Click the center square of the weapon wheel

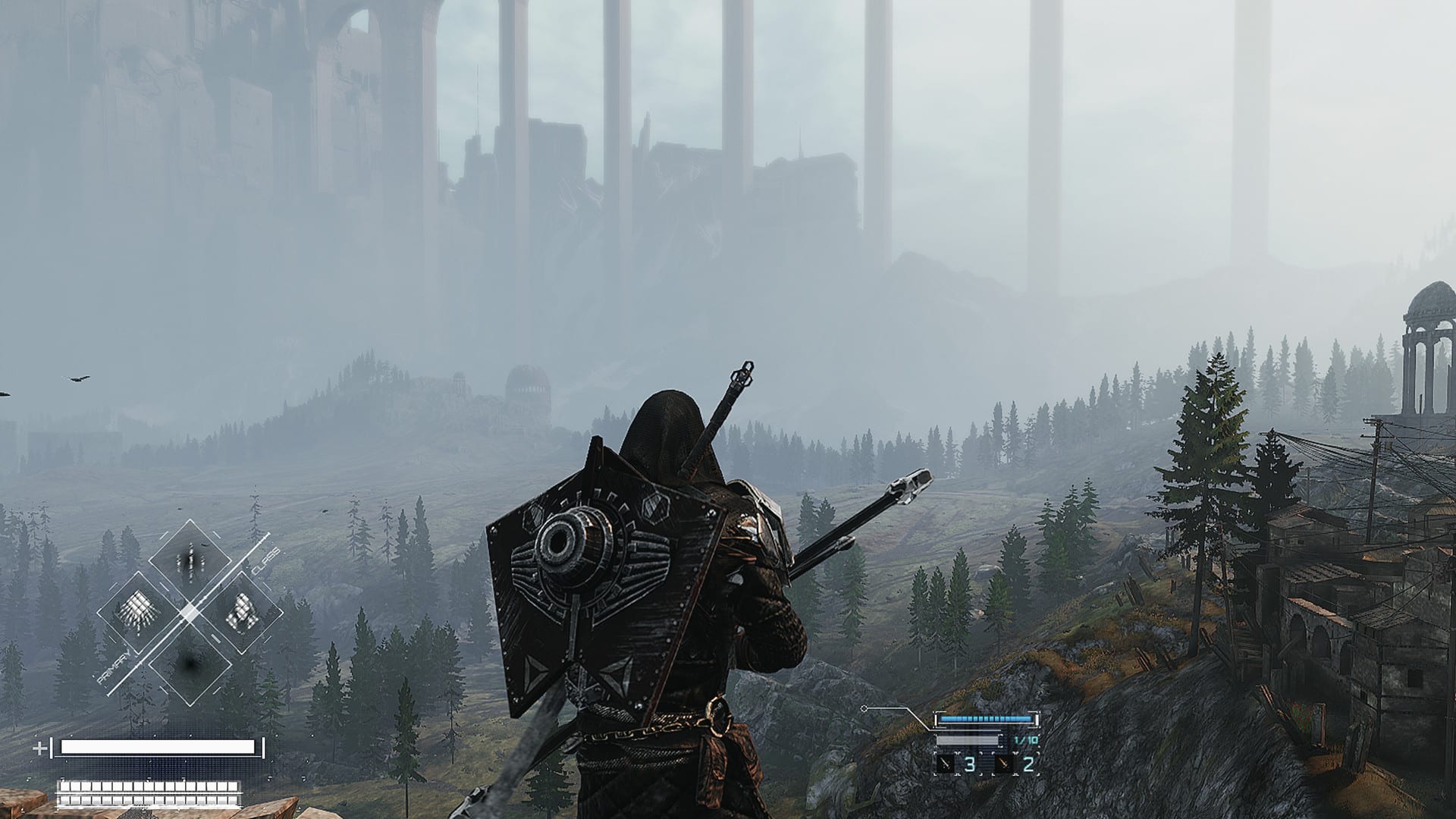coord(190,611)
